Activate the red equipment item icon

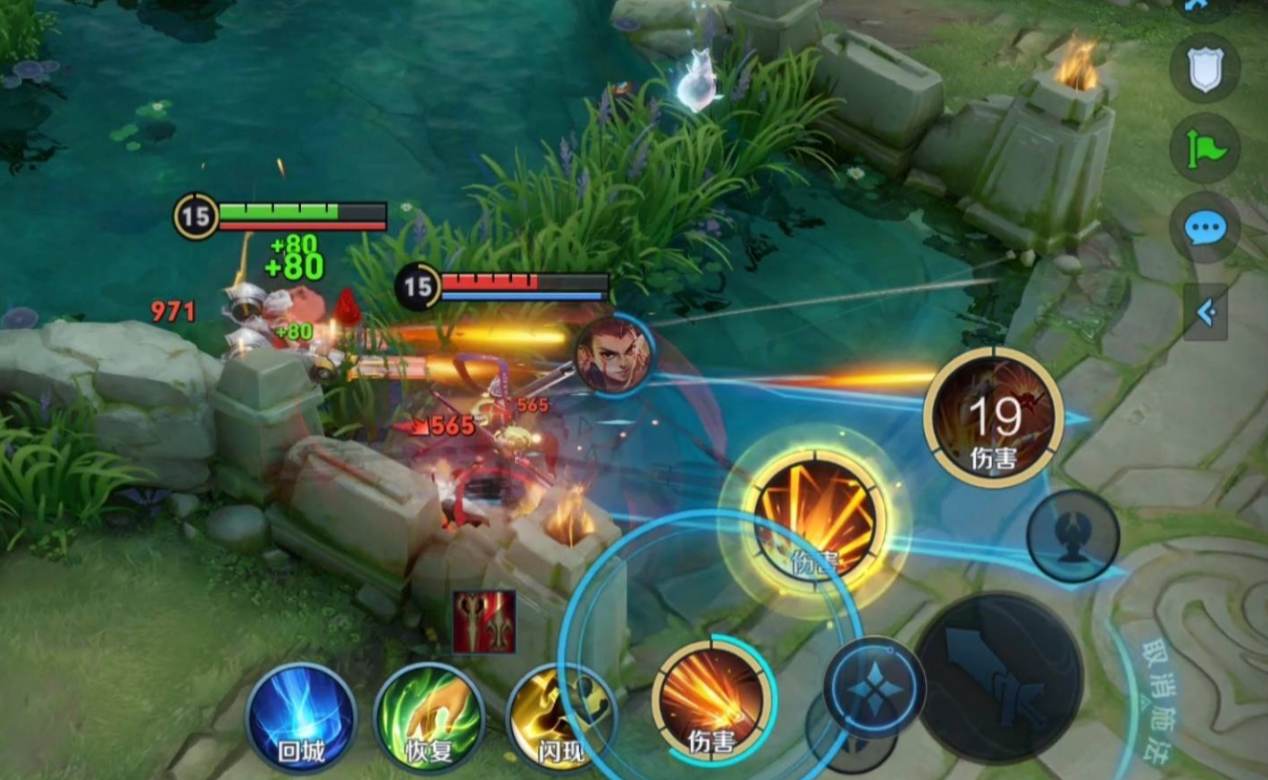click(x=485, y=621)
